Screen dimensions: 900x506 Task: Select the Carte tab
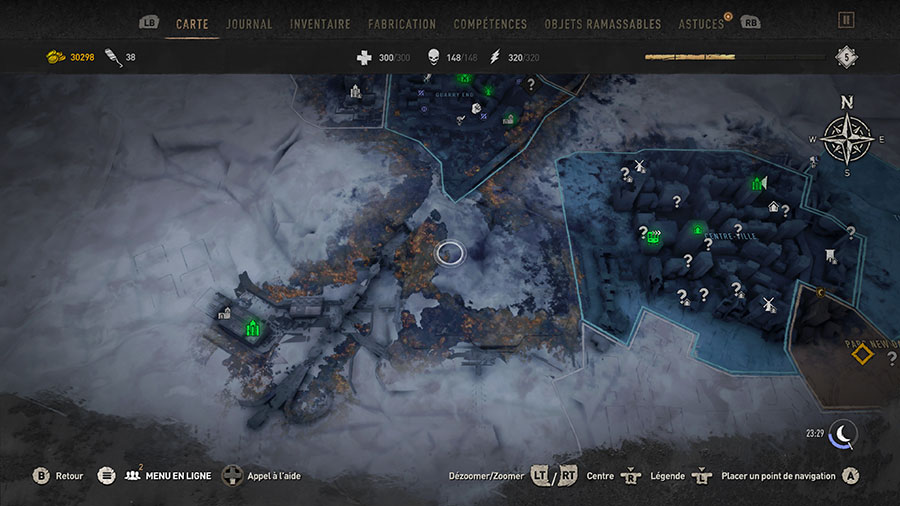click(192, 23)
